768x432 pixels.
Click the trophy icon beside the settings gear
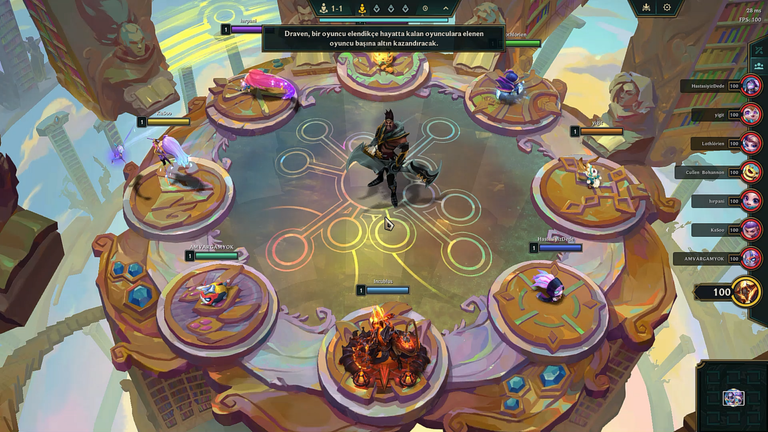(647, 8)
